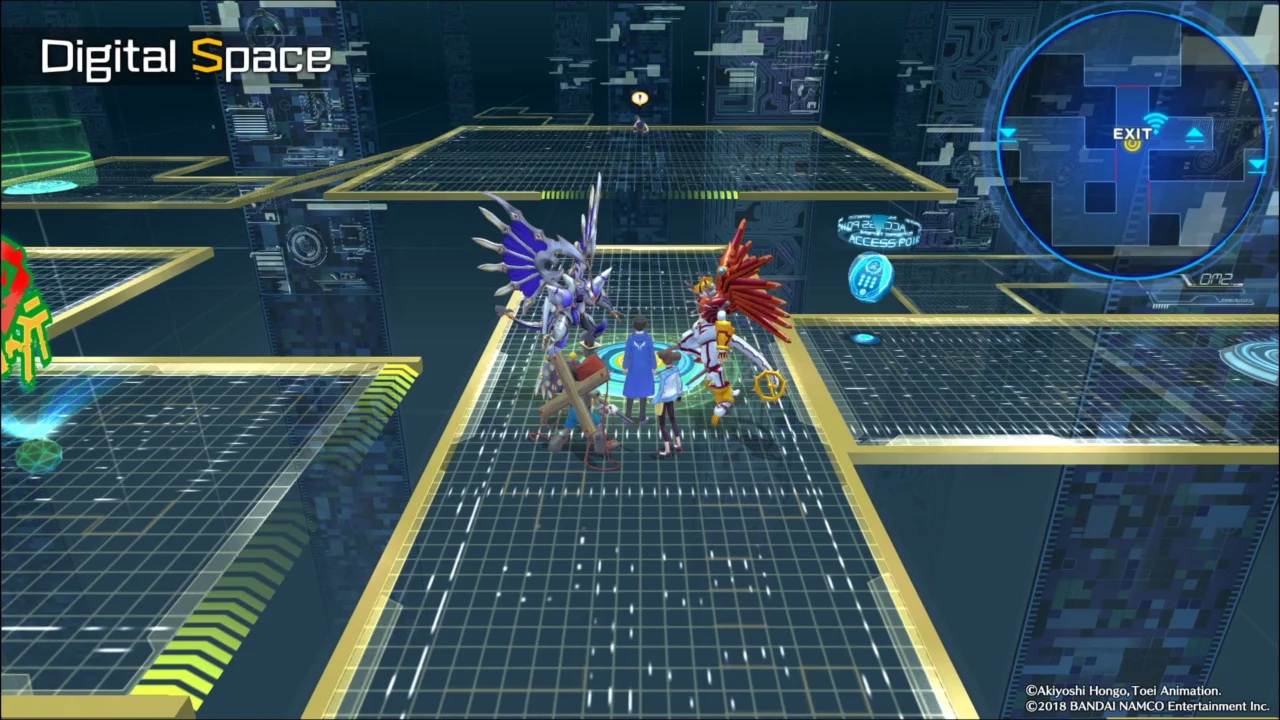Click the wifi signal icon above EXIT on minimap
The image size is (1280, 720).
[x=1155, y=120]
